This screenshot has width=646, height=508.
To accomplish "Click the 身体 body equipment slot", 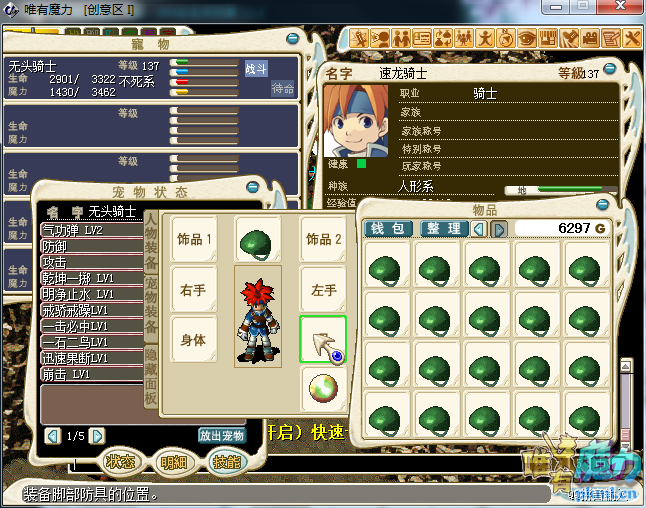I will coord(194,340).
